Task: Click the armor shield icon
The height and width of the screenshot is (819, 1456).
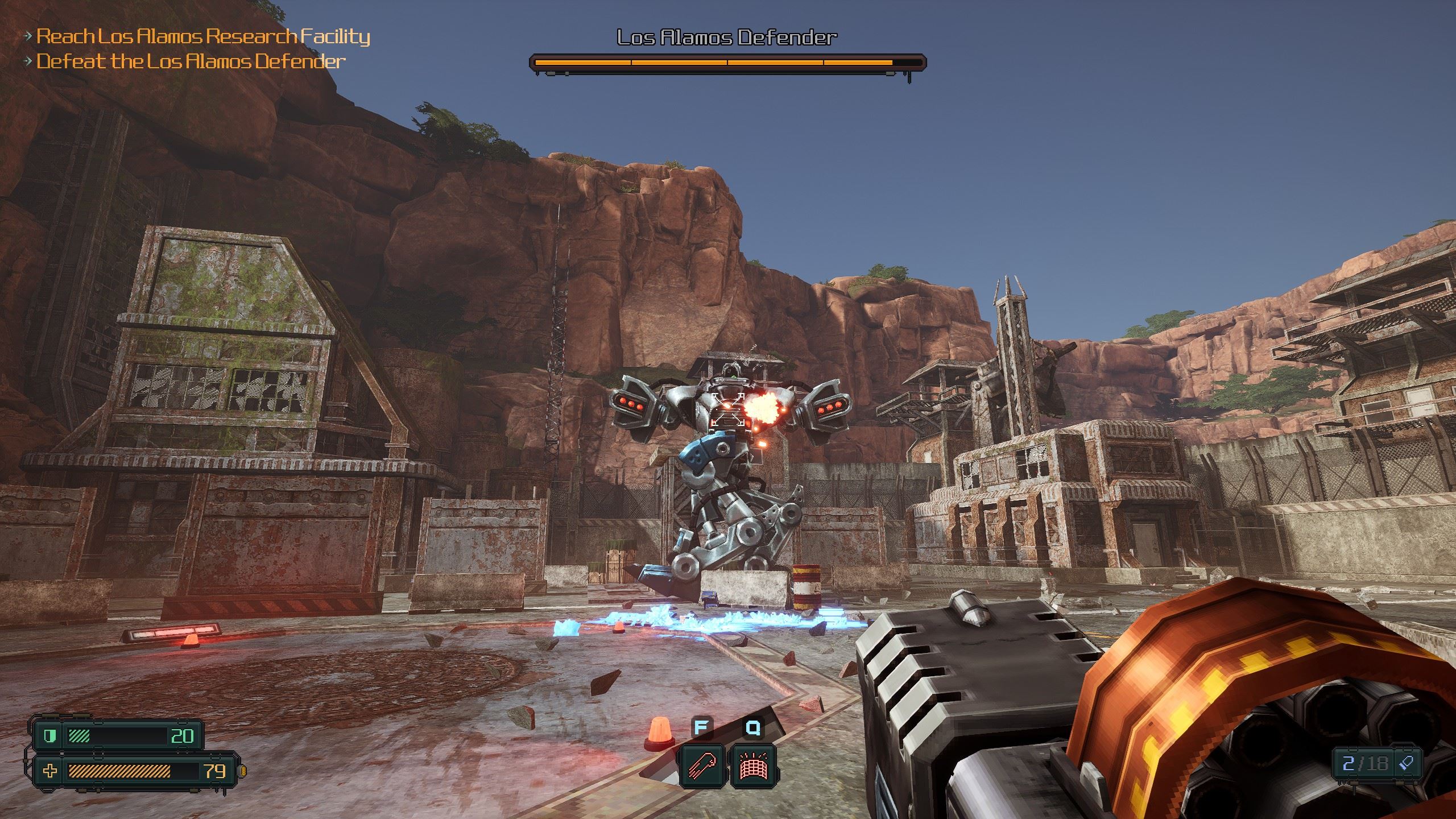Action: click(x=50, y=737)
